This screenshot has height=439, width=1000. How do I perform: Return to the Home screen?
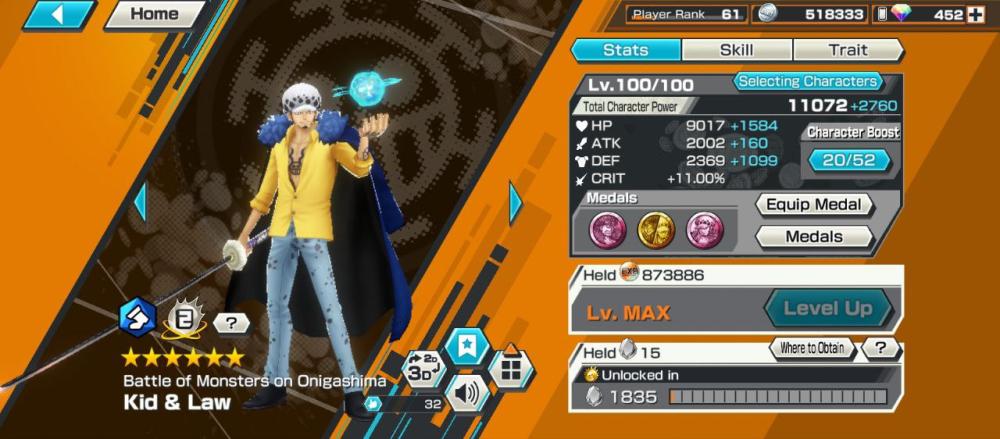(x=154, y=15)
